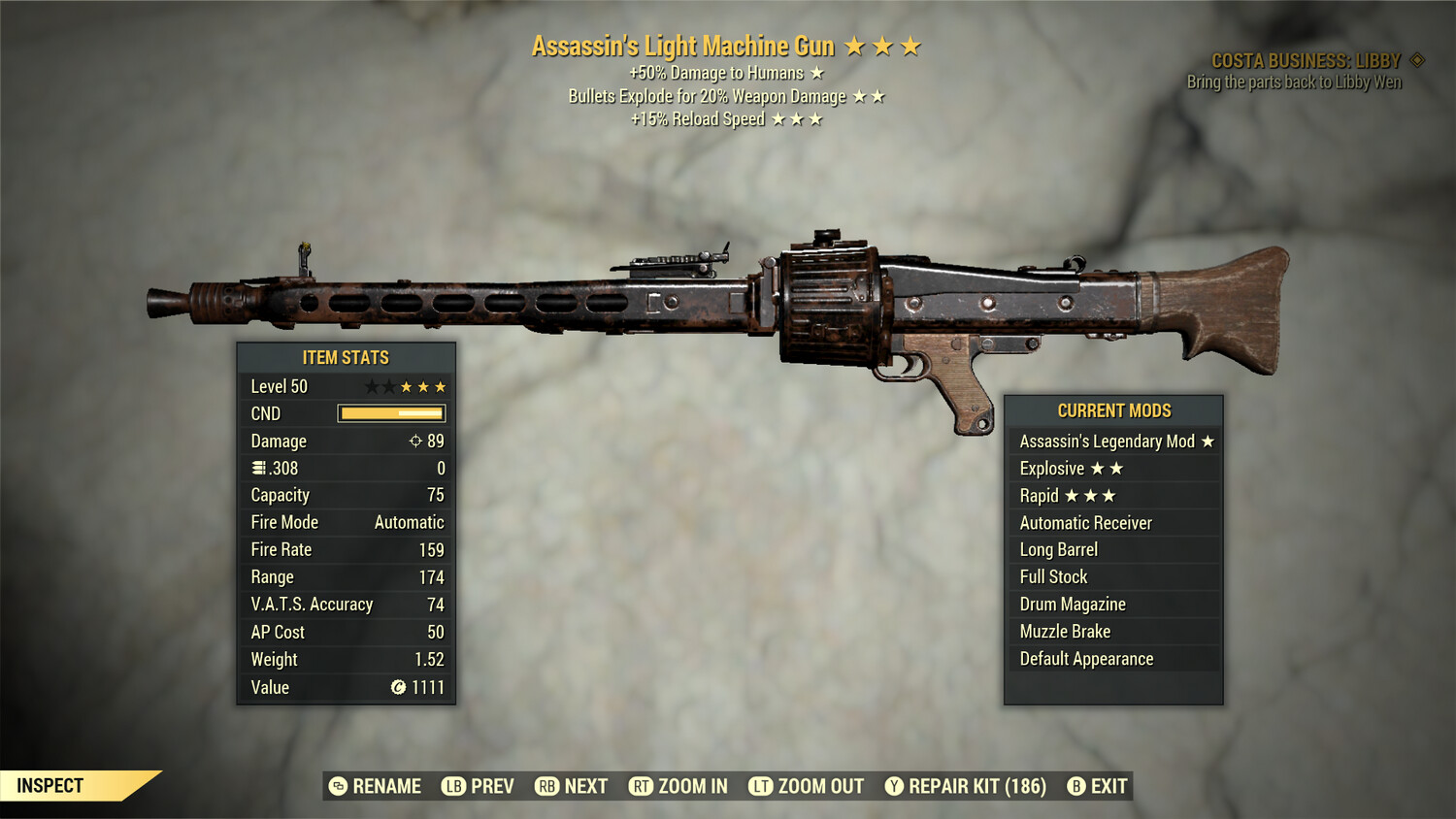The height and width of the screenshot is (819, 1456).
Task: Click the B button icon beside Exit
Action: (x=1075, y=786)
